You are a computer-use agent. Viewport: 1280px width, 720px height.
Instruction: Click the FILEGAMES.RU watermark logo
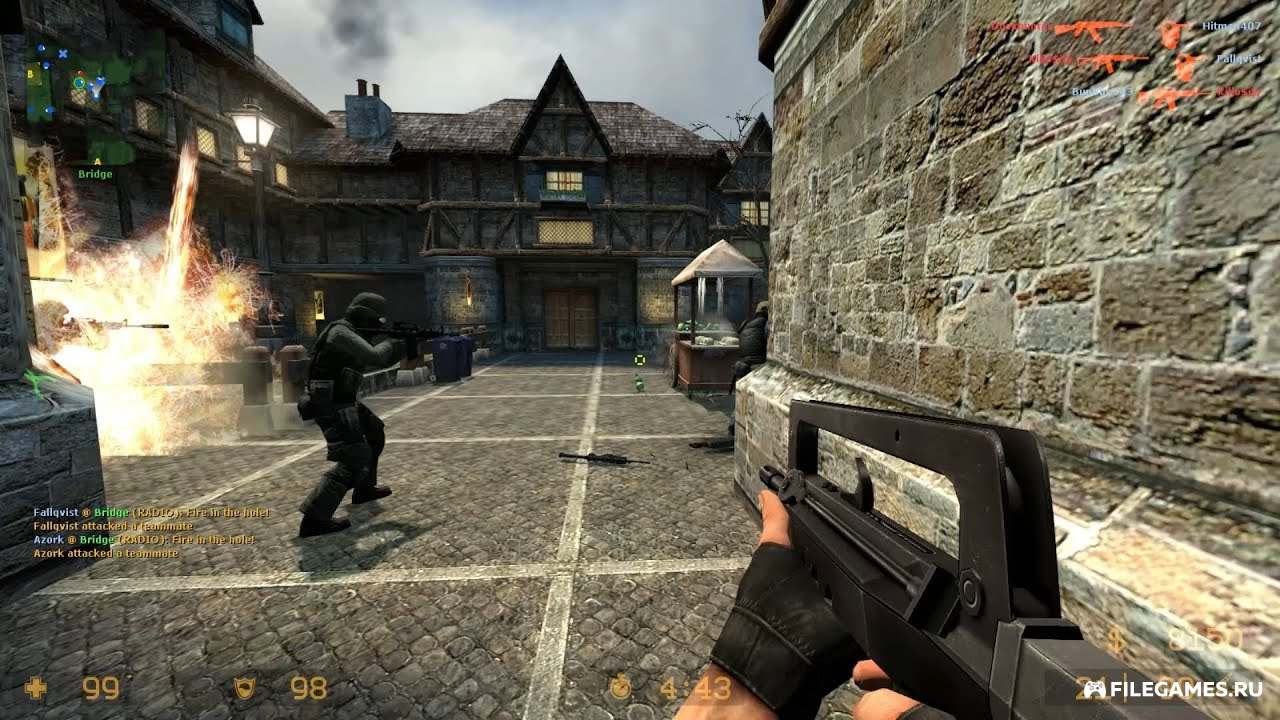[1172, 689]
